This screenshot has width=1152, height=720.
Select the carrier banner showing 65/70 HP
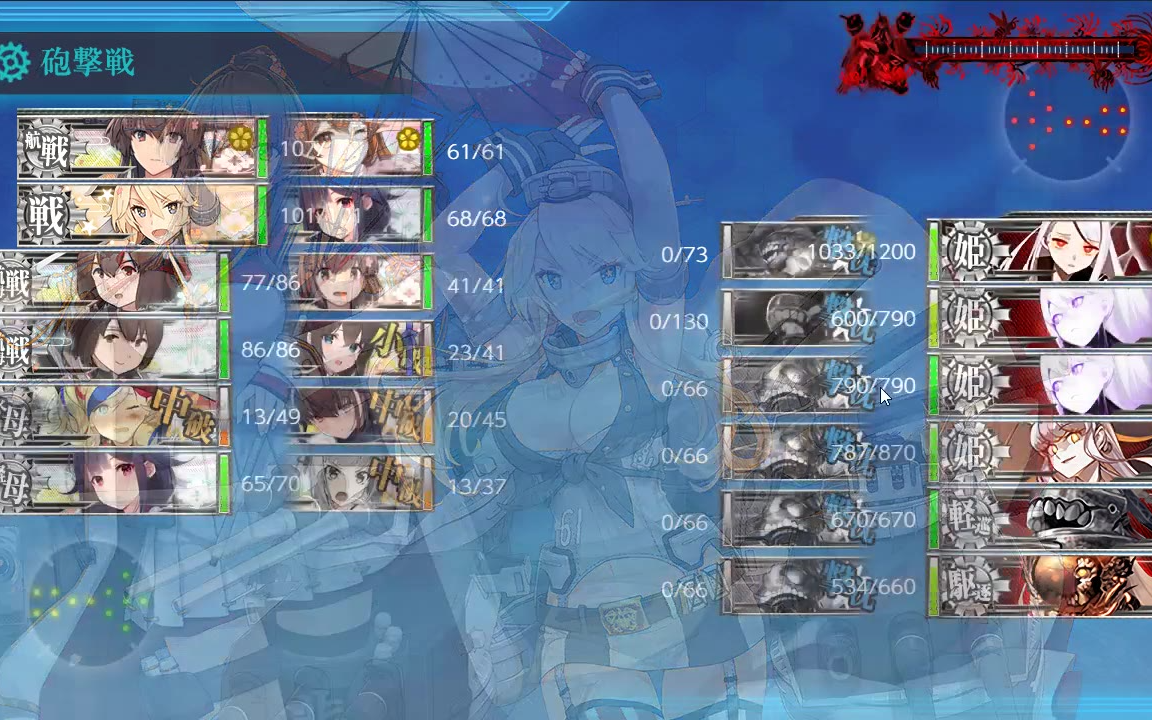[112, 483]
